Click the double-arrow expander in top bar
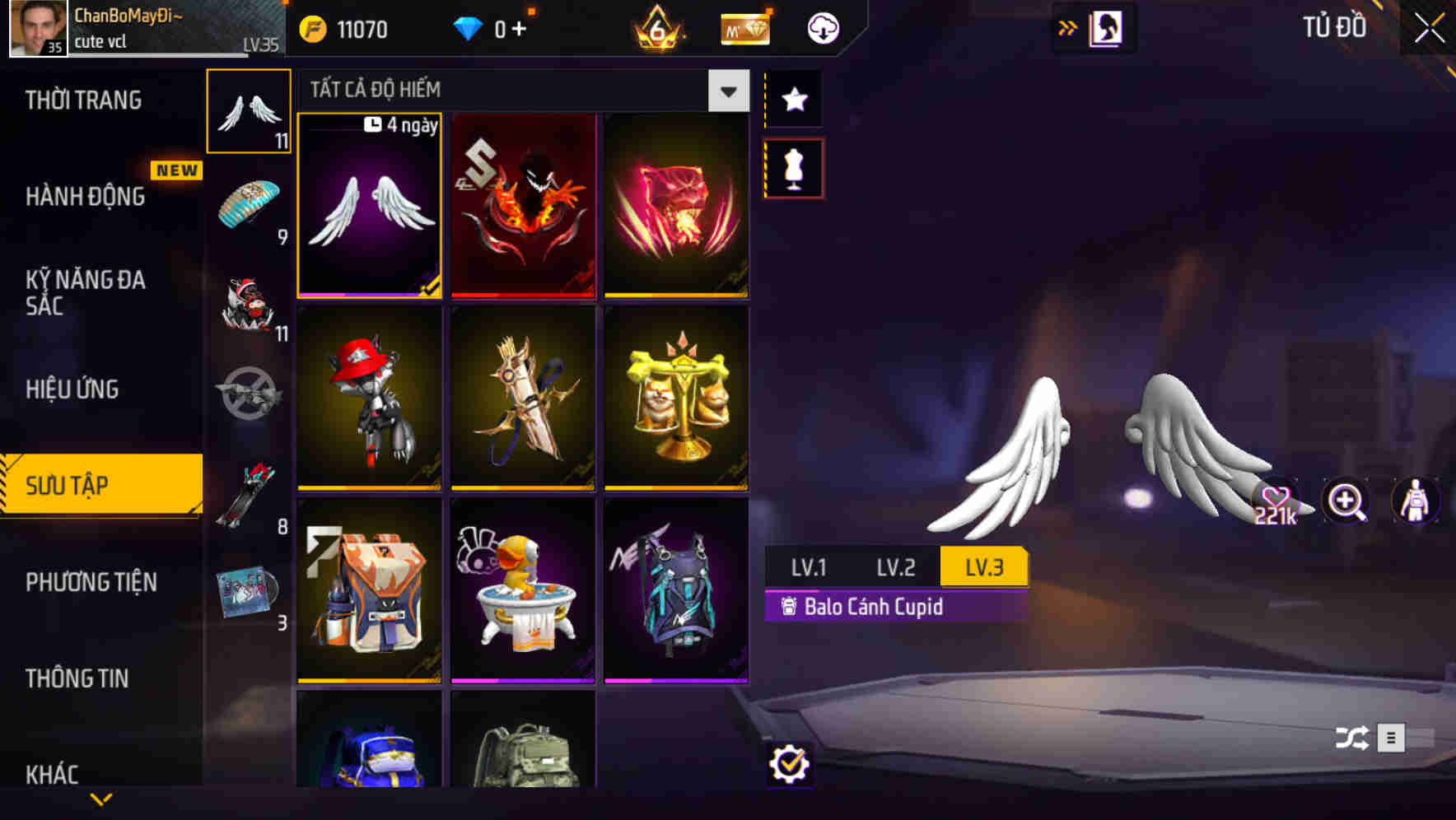 (x=1068, y=26)
